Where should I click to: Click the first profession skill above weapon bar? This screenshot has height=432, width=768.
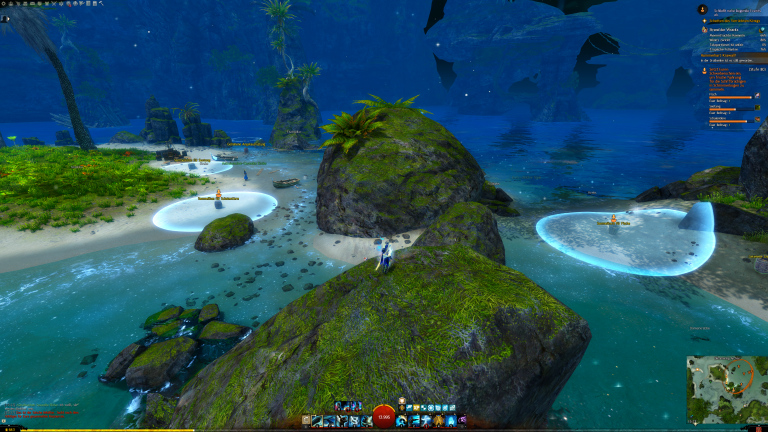(339, 405)
